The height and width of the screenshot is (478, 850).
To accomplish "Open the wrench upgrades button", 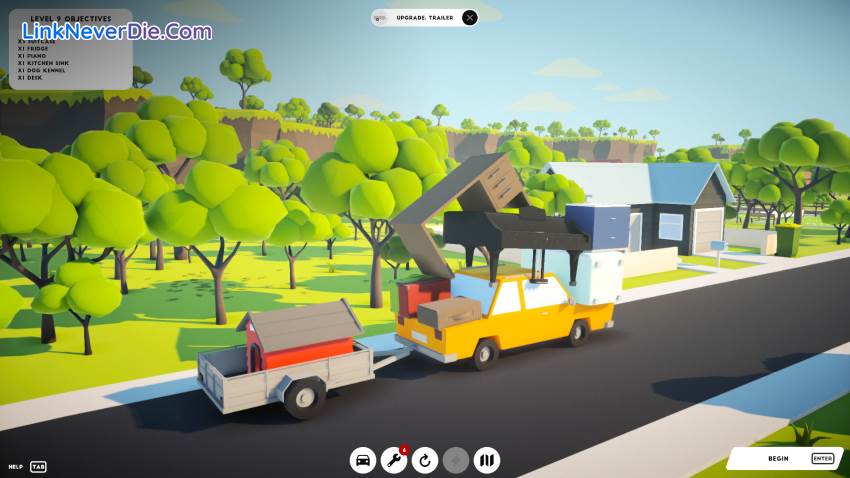I will (x=394, y=460).
